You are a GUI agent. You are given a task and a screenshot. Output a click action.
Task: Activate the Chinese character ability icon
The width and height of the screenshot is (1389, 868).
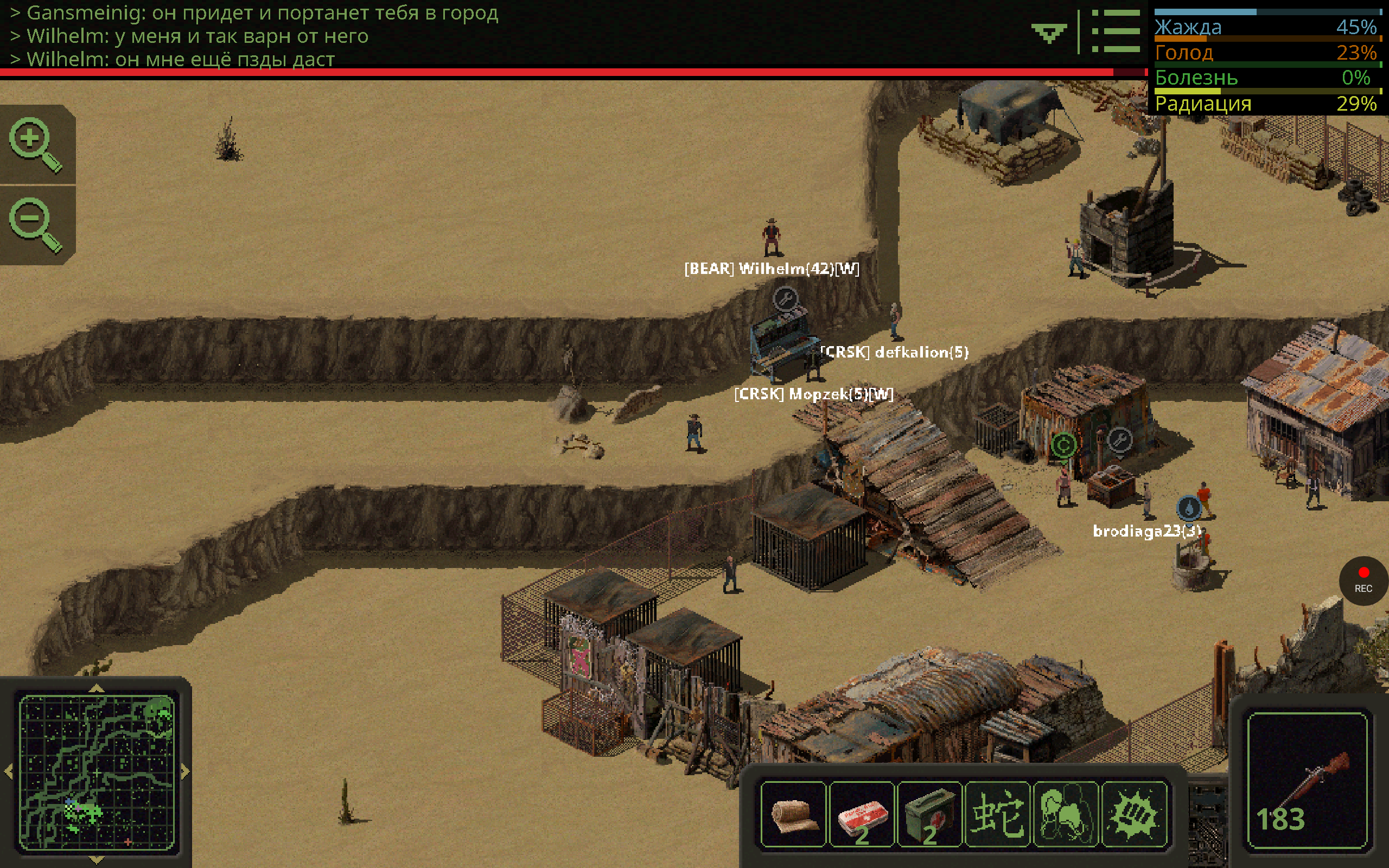point(997,815)
